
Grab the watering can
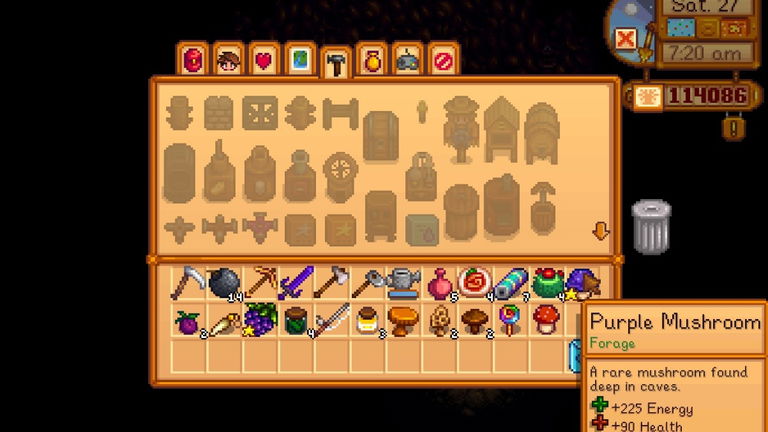pyautogui.click(x=404, y=284)
